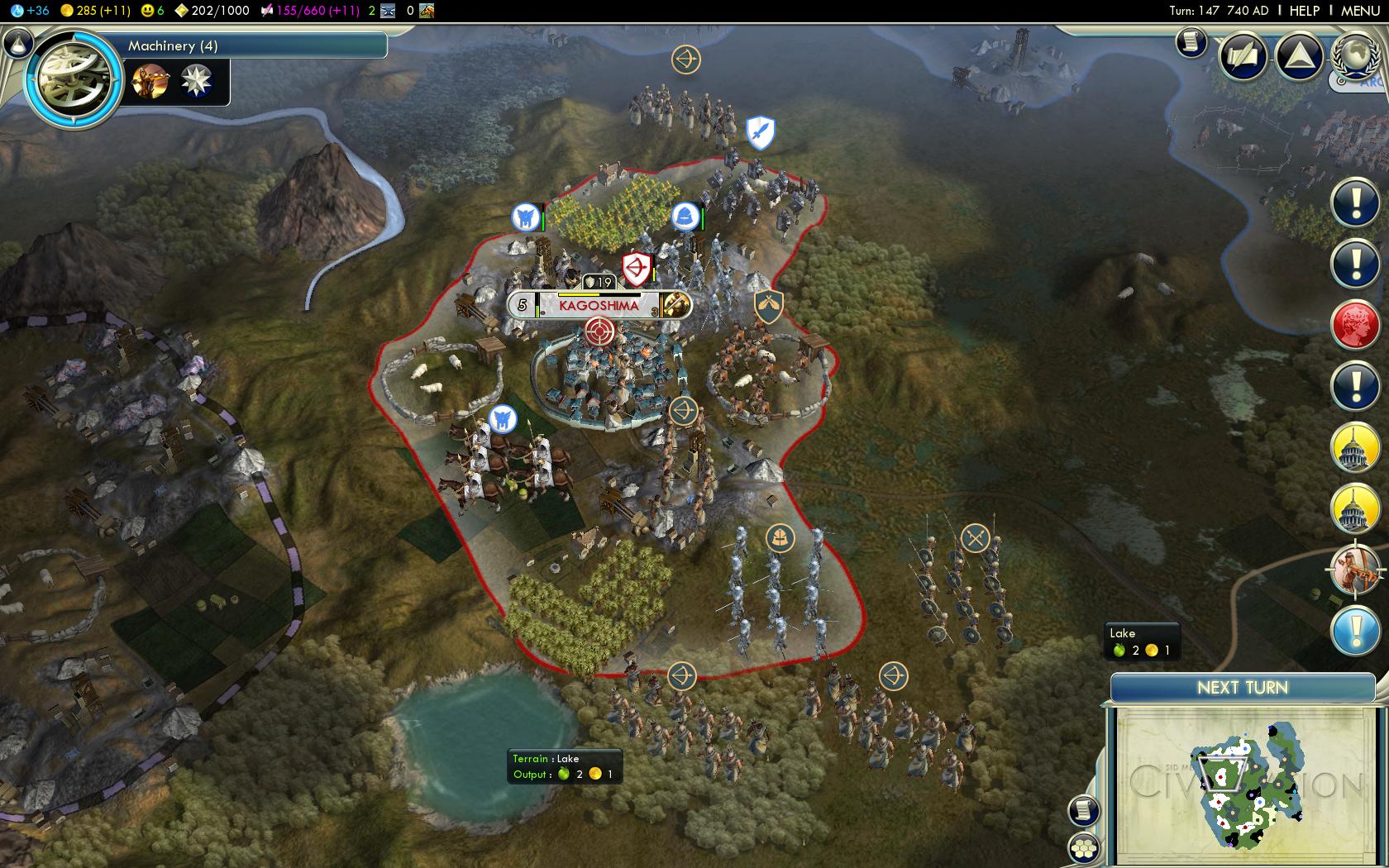The height and width of the screenshot is (868, 1389).
Task: Click the light-blue exclamation notification
Action: point(1355,631)
